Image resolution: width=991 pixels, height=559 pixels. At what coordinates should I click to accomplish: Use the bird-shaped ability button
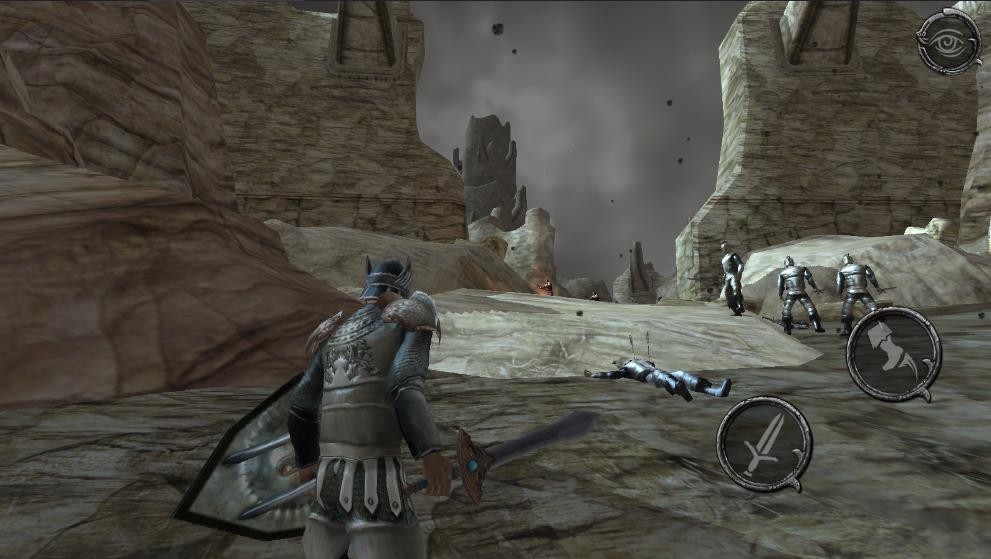click(893, 353)
